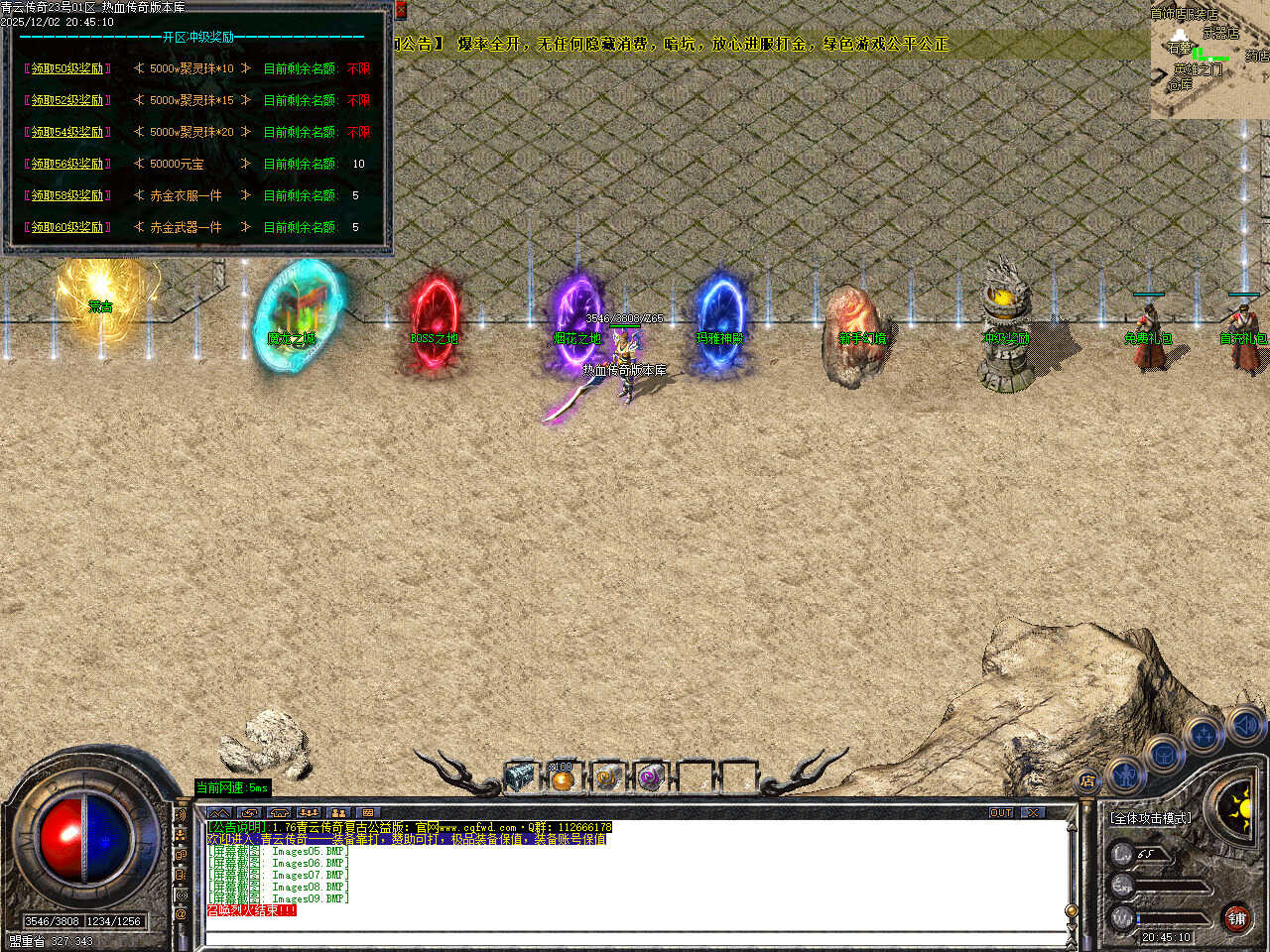Claim the level 56 reward of 50000 yuanbao
The width and height of the screenshot is (1270, 952).
tap(67, 165)
